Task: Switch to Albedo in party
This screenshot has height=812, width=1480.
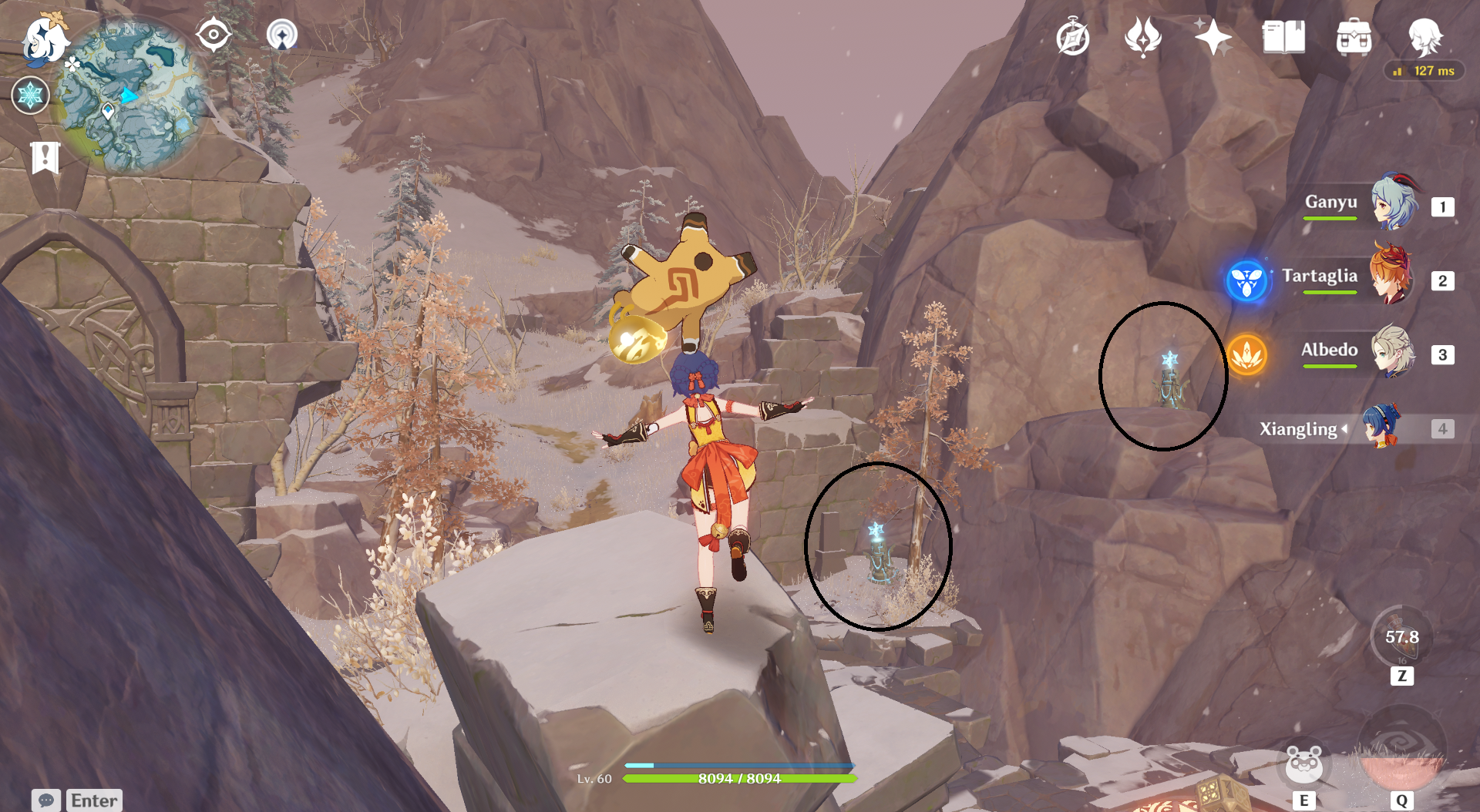Action: [x=1392, y=352]
